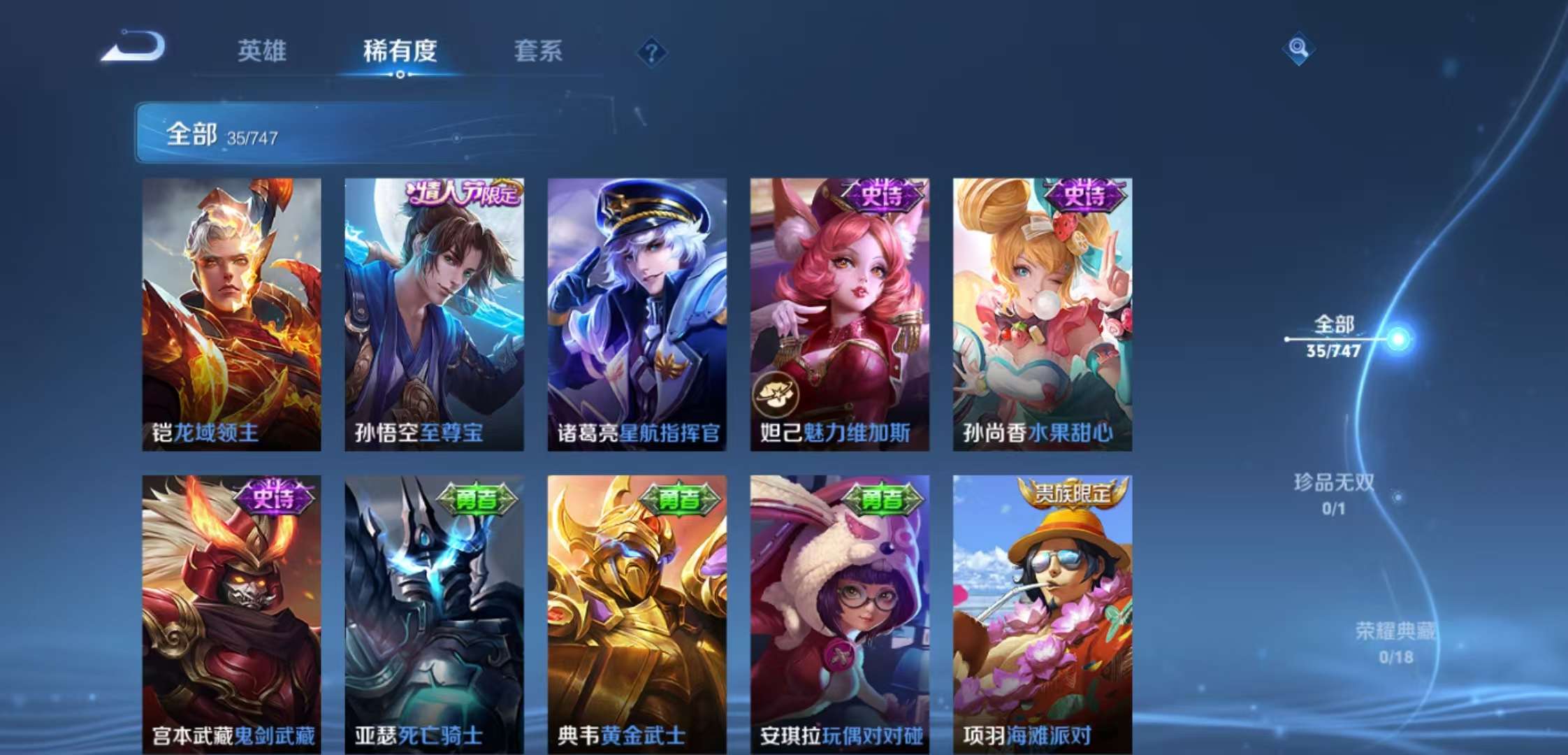Open the search magnifier icon
The width and height of the screenshot is (1568, 755).
click(x=1298, y=48)
